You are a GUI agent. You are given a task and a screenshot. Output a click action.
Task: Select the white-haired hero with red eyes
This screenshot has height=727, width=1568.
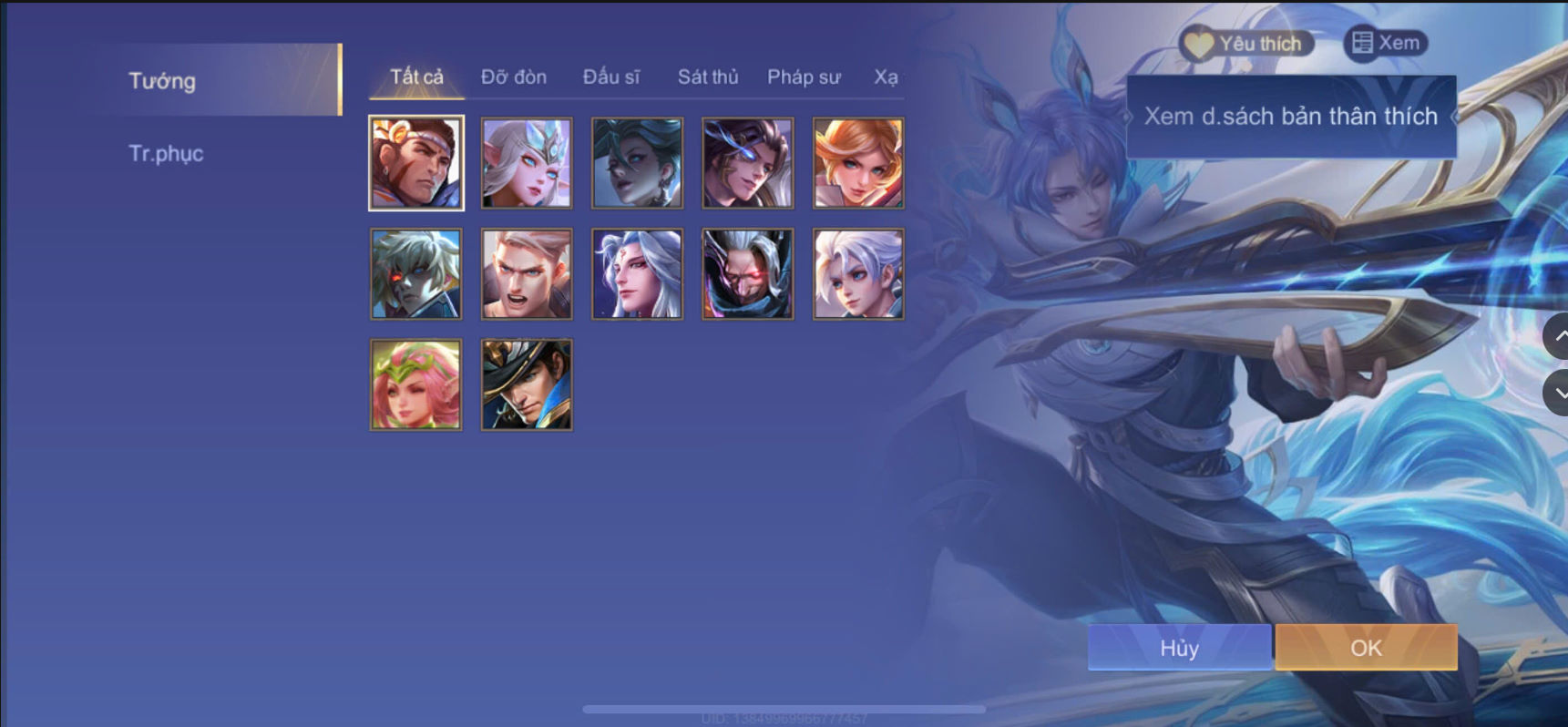pos(415,274)
